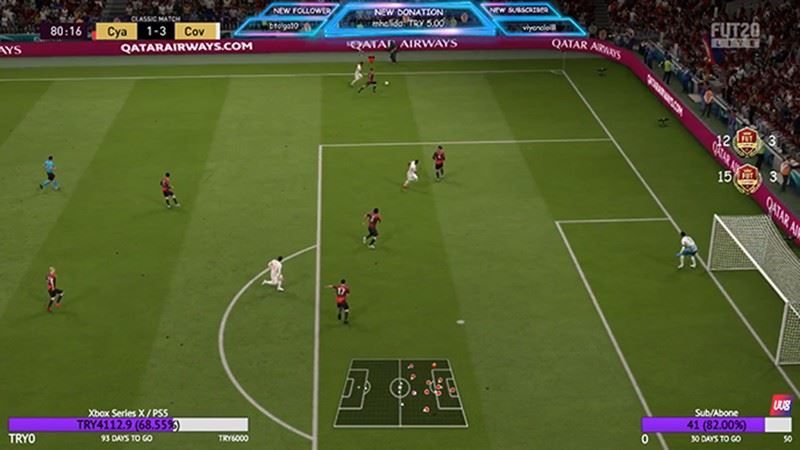Click the New Subscriber alert panel
Image resolution: width=800 pixels, height=450 pixels.
tap(519, 18)
